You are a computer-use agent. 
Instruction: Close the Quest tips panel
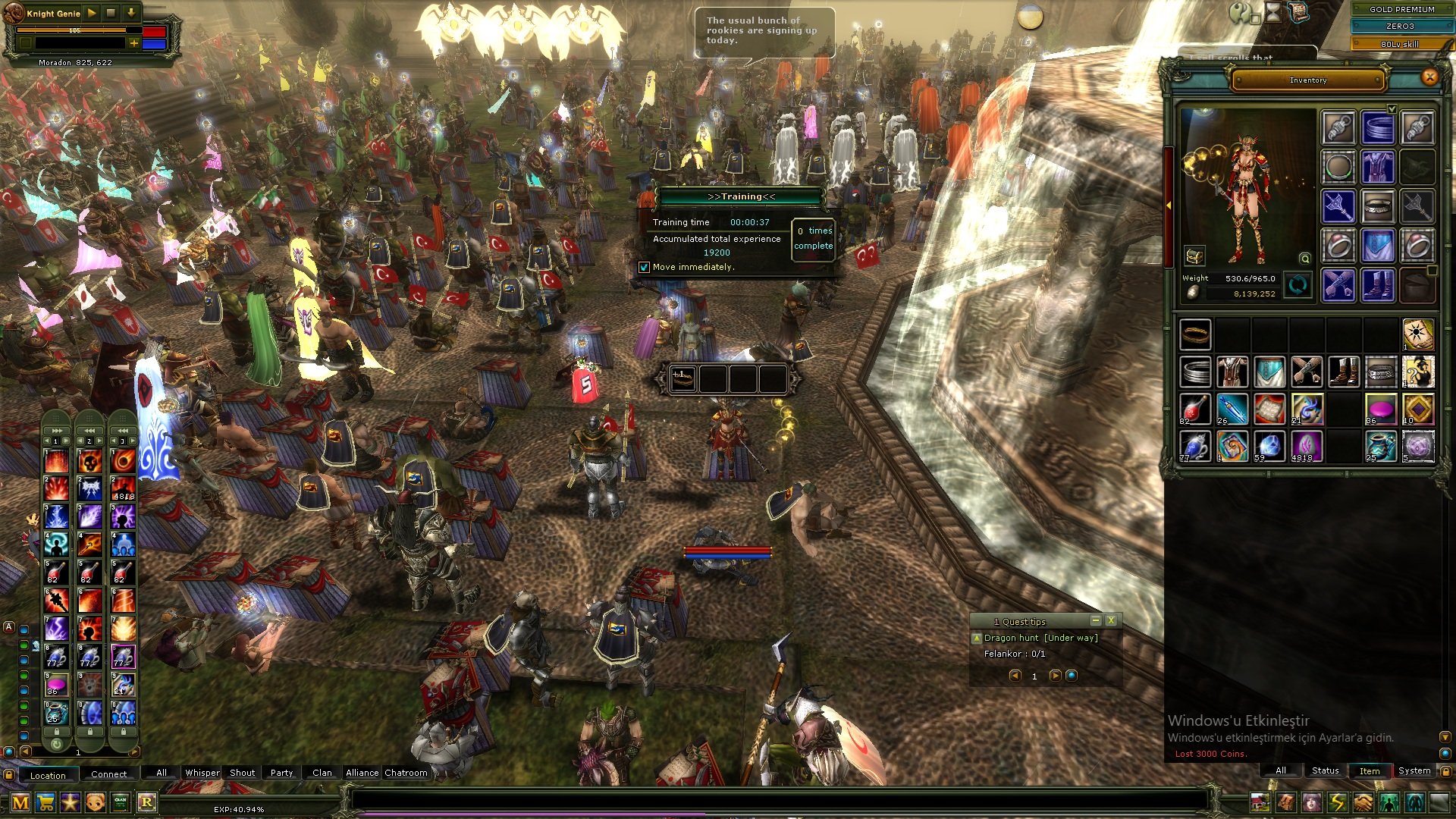point(1111,620)
